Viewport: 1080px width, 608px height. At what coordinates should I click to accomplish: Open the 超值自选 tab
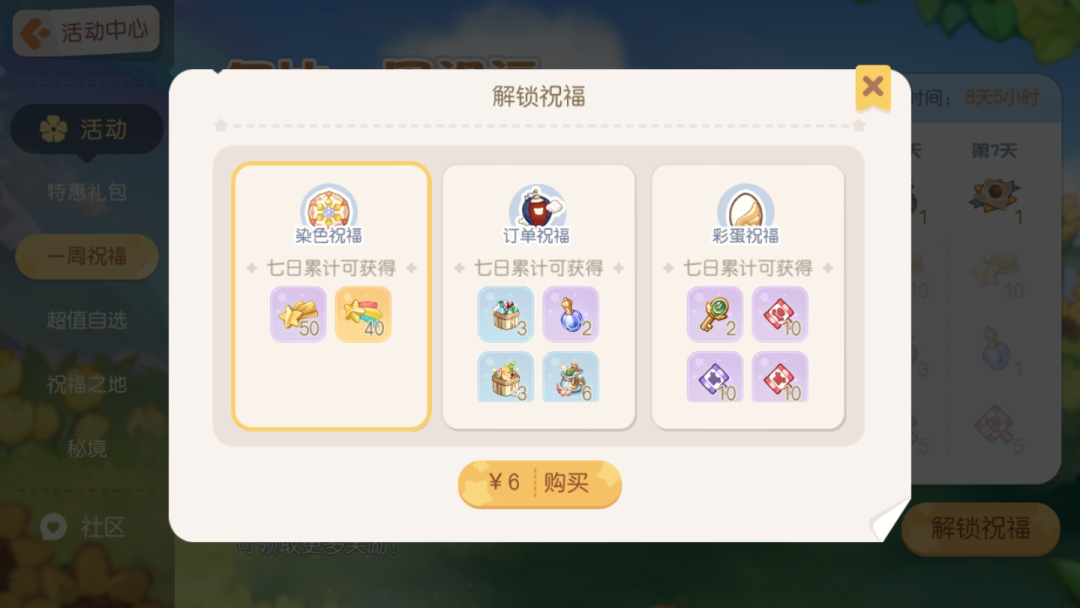click(87, 321)
